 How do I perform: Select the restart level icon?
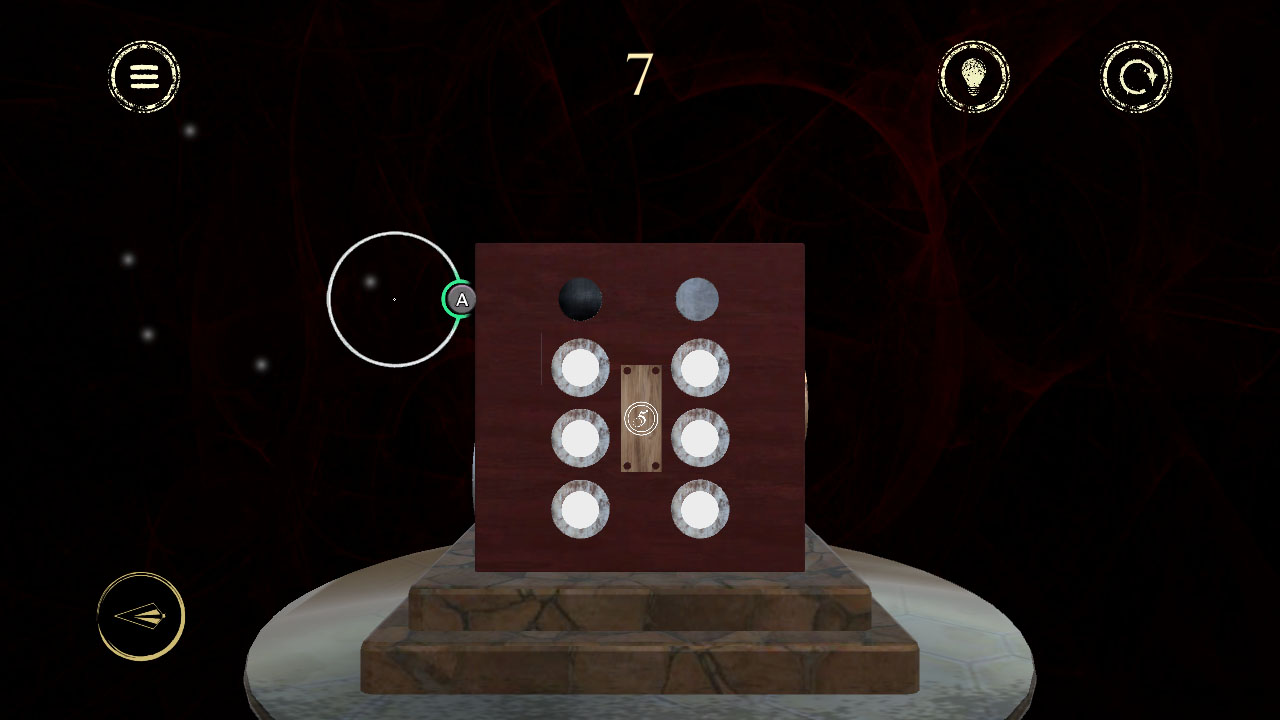coord(1135,77)
